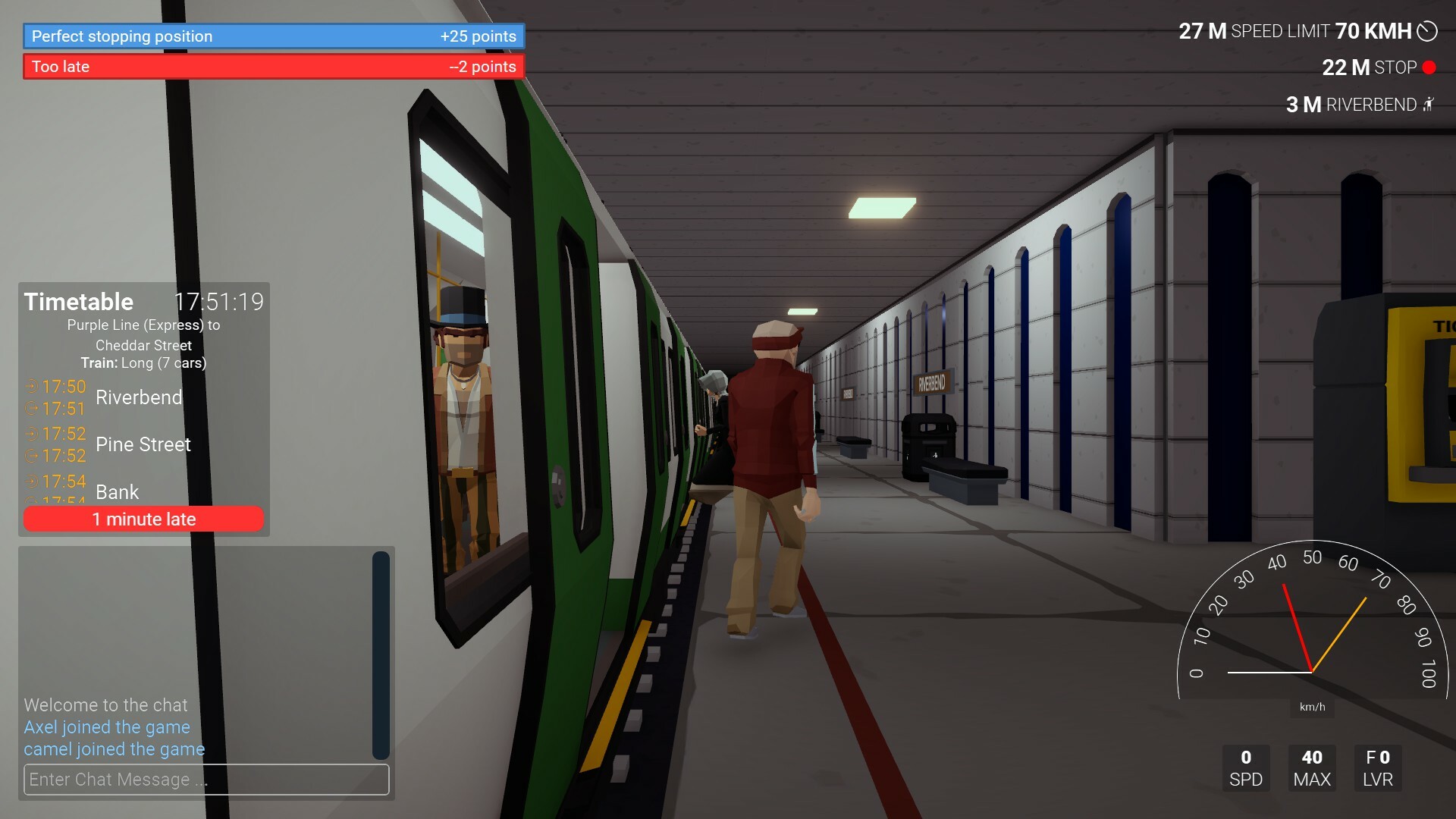Image resolution: width=1456 pixels, height=819 pixels.
Task: Select Pine Street in the timetable list
Action: 143,444
